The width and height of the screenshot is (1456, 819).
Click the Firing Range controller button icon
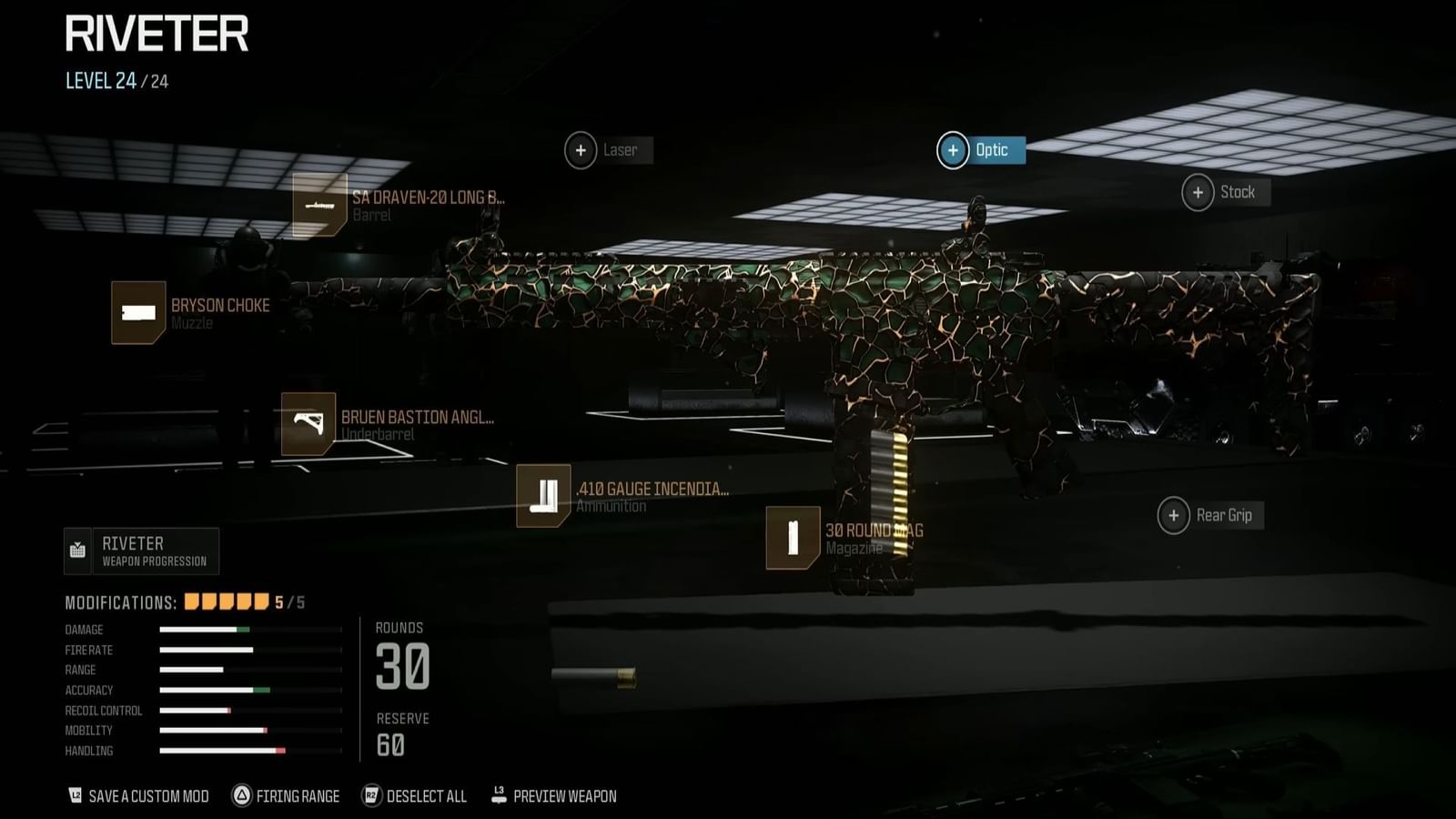coord(242,796)
